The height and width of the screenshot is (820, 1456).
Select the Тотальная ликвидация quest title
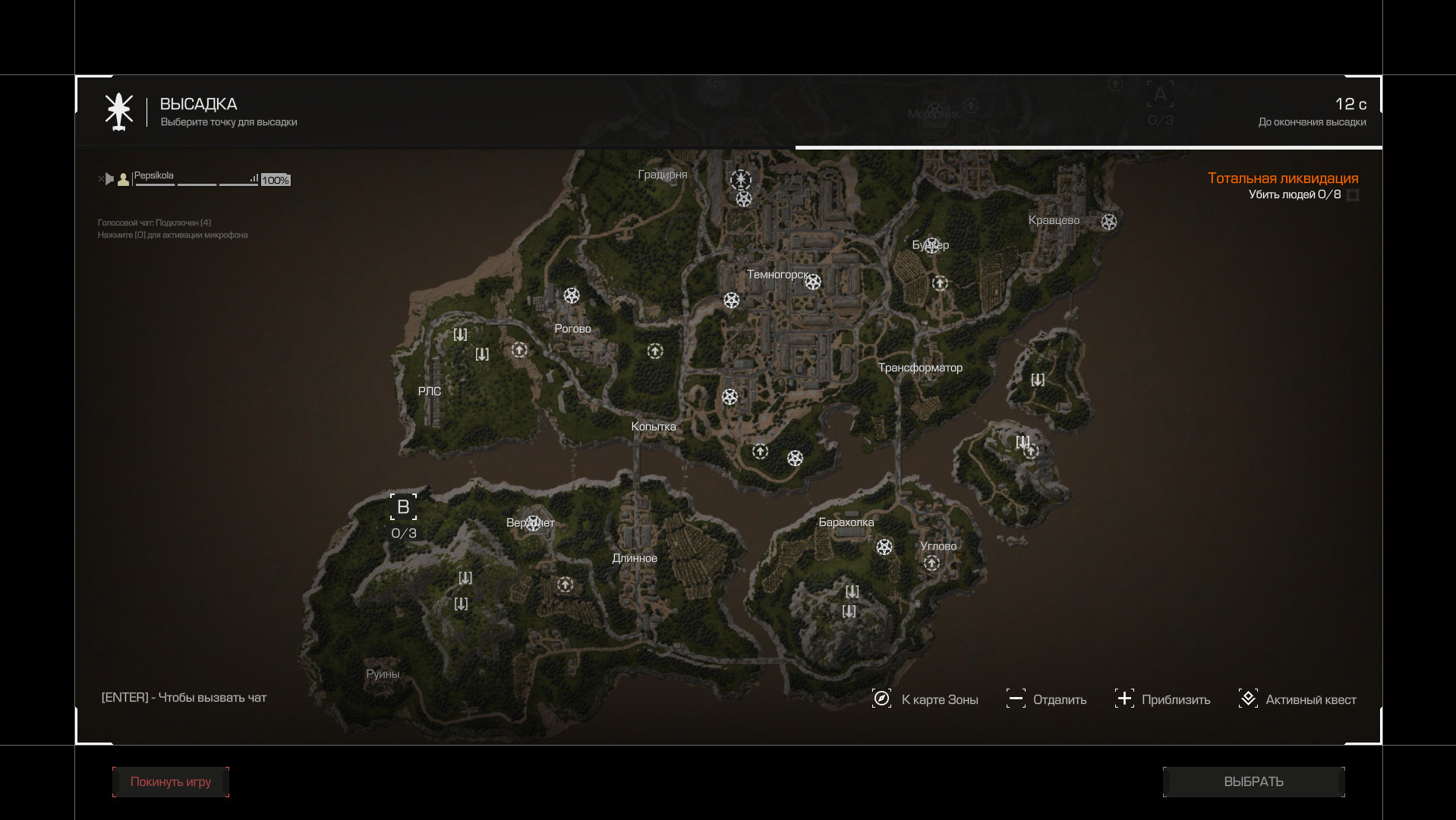click(x=1282, y=178)
